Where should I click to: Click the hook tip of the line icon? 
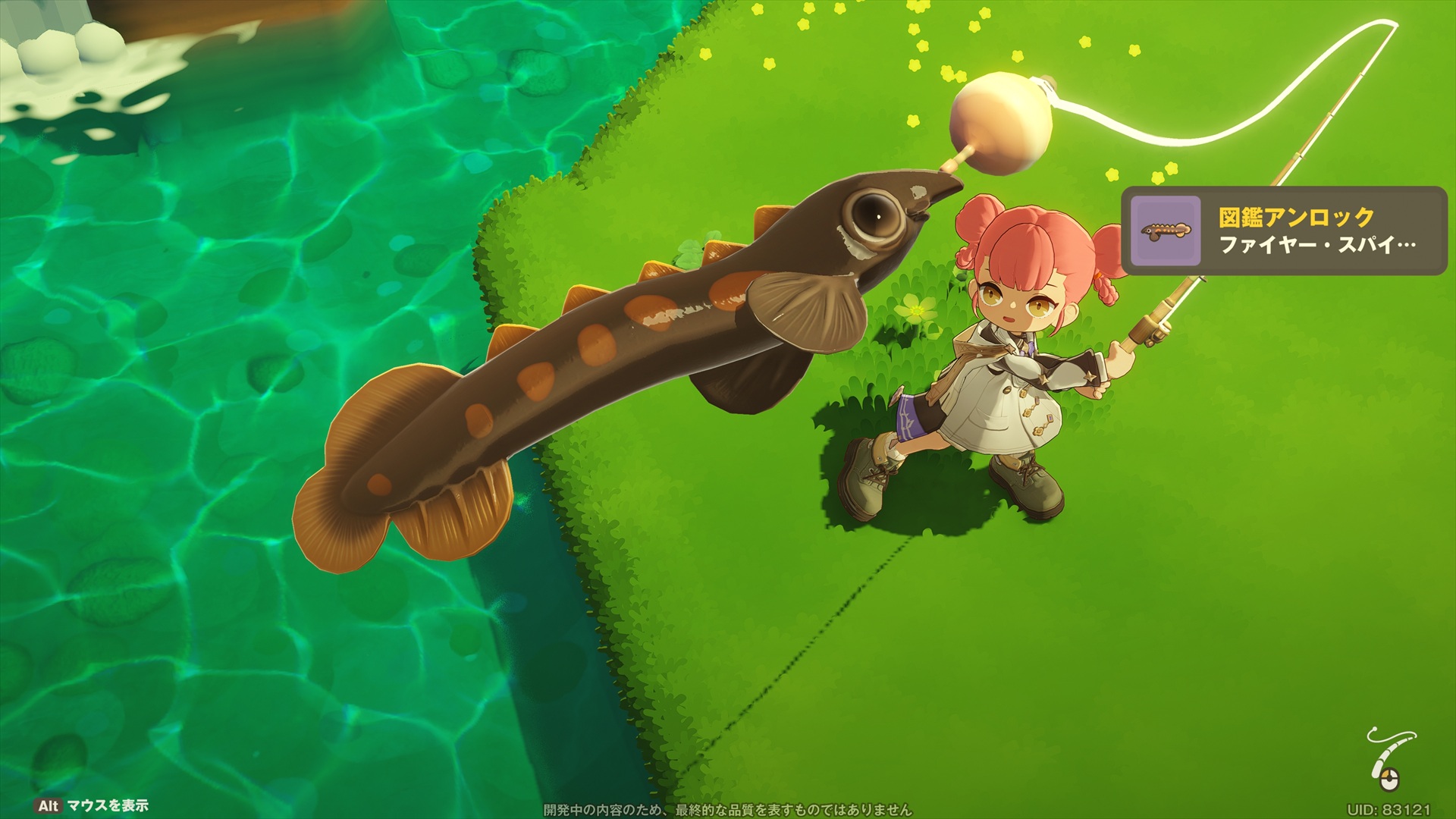[x=1374, y=729]
